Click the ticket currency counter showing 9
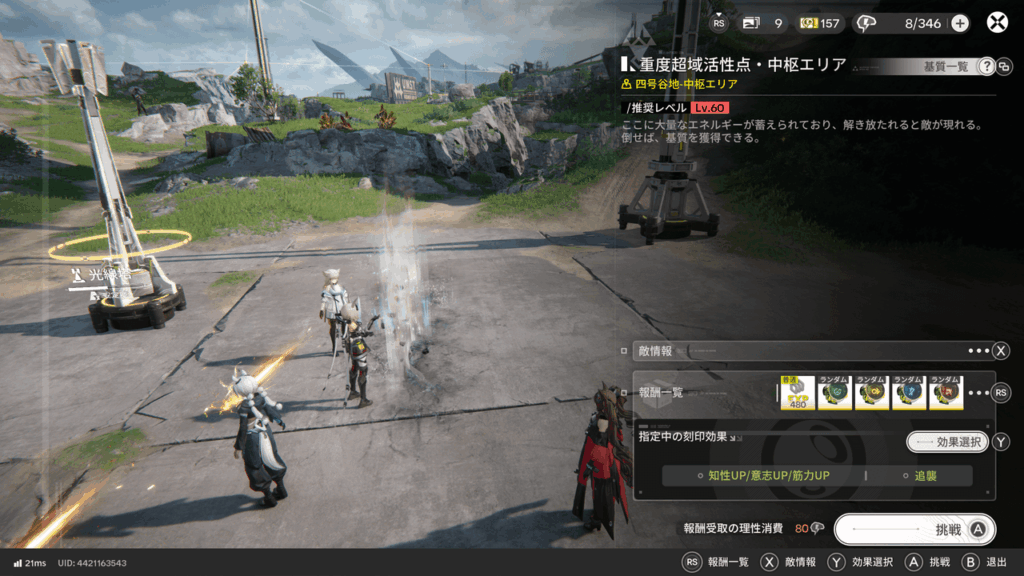Viewport: 1024px width, 576px height. tap(763, 23)
